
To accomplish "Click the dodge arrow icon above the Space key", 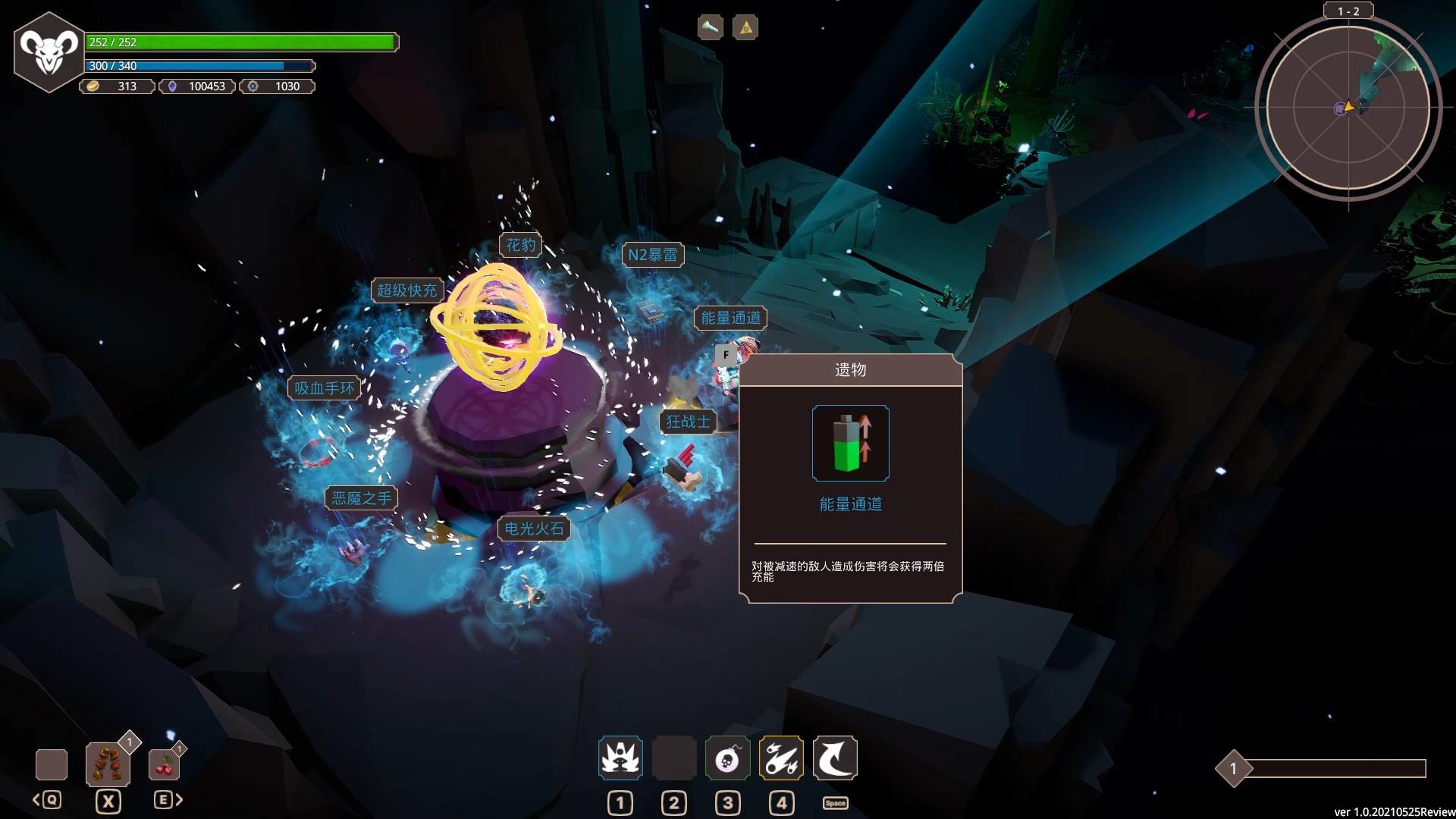I will [834, 757].
